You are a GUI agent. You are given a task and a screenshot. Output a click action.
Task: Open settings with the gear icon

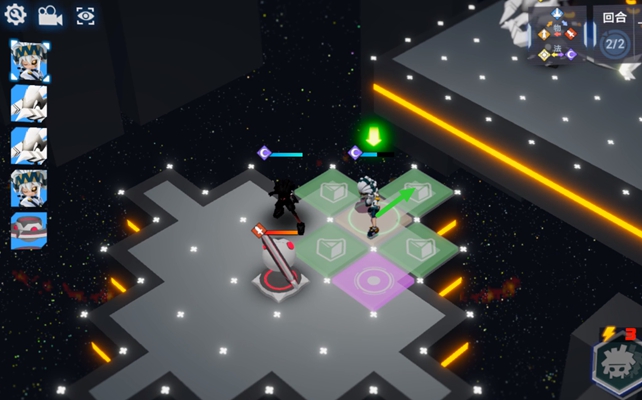[16, 15]
